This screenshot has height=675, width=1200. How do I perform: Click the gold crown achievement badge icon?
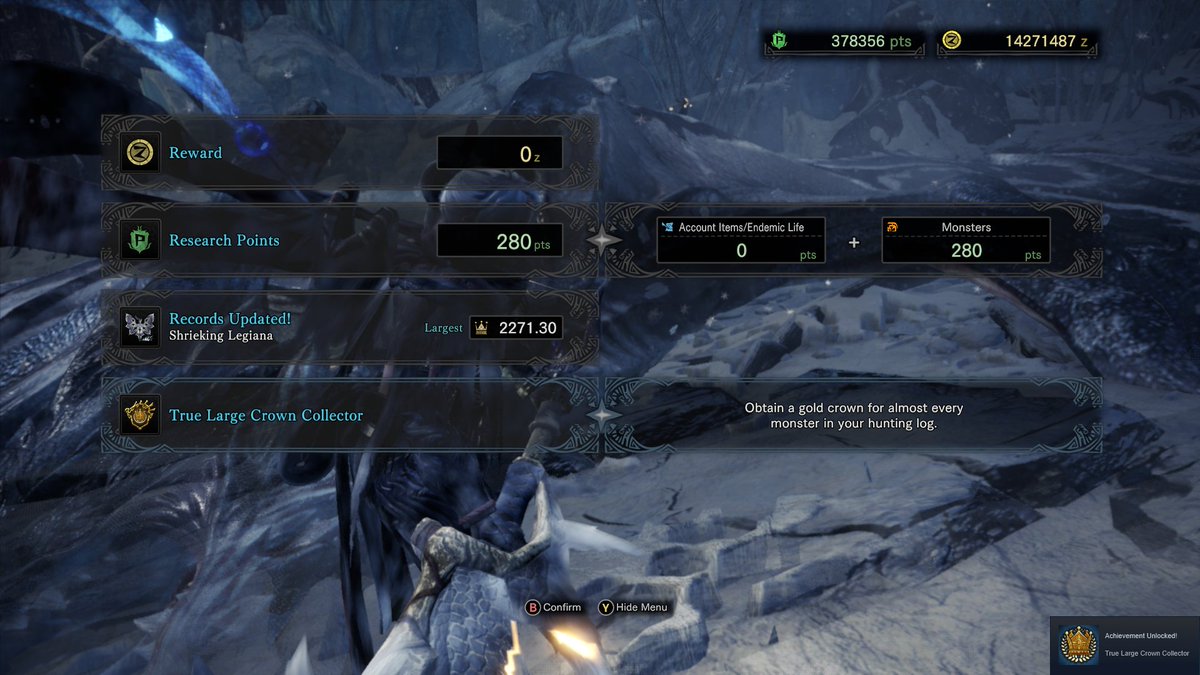[x=139, y=415]
